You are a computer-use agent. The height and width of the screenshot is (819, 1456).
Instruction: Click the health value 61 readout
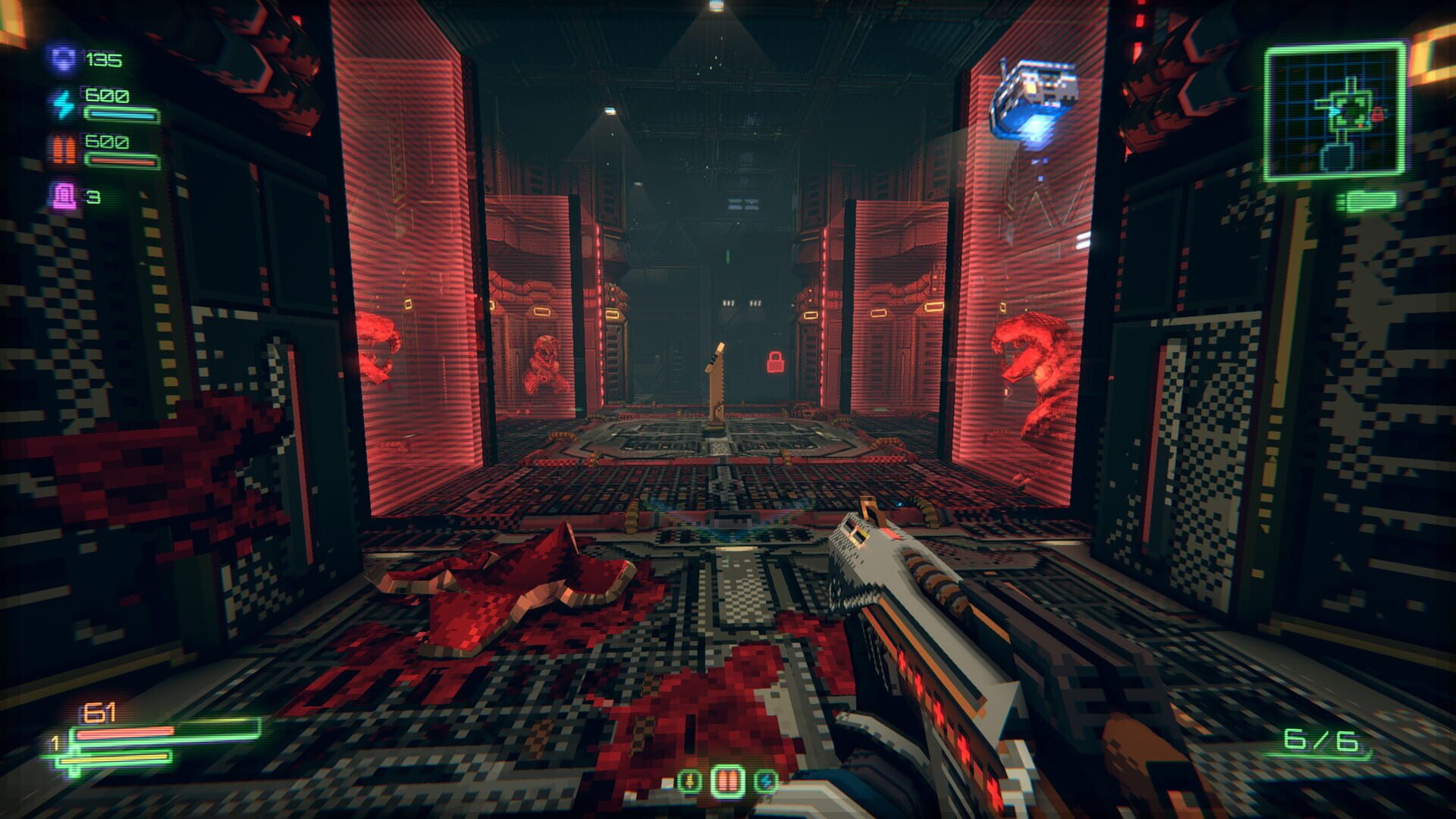(x=99, y=711)
